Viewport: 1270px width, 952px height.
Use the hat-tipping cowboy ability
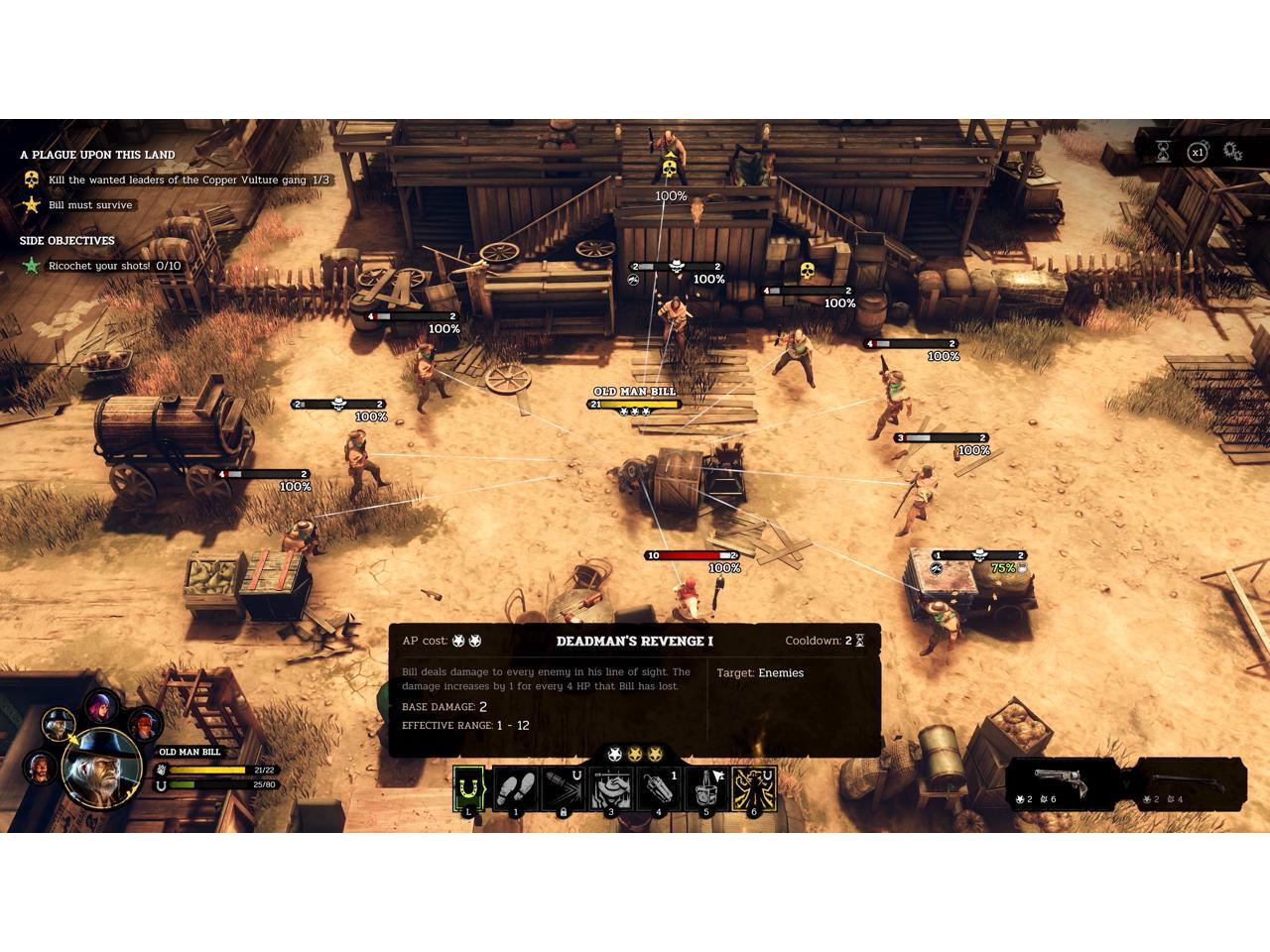(610, 789)
